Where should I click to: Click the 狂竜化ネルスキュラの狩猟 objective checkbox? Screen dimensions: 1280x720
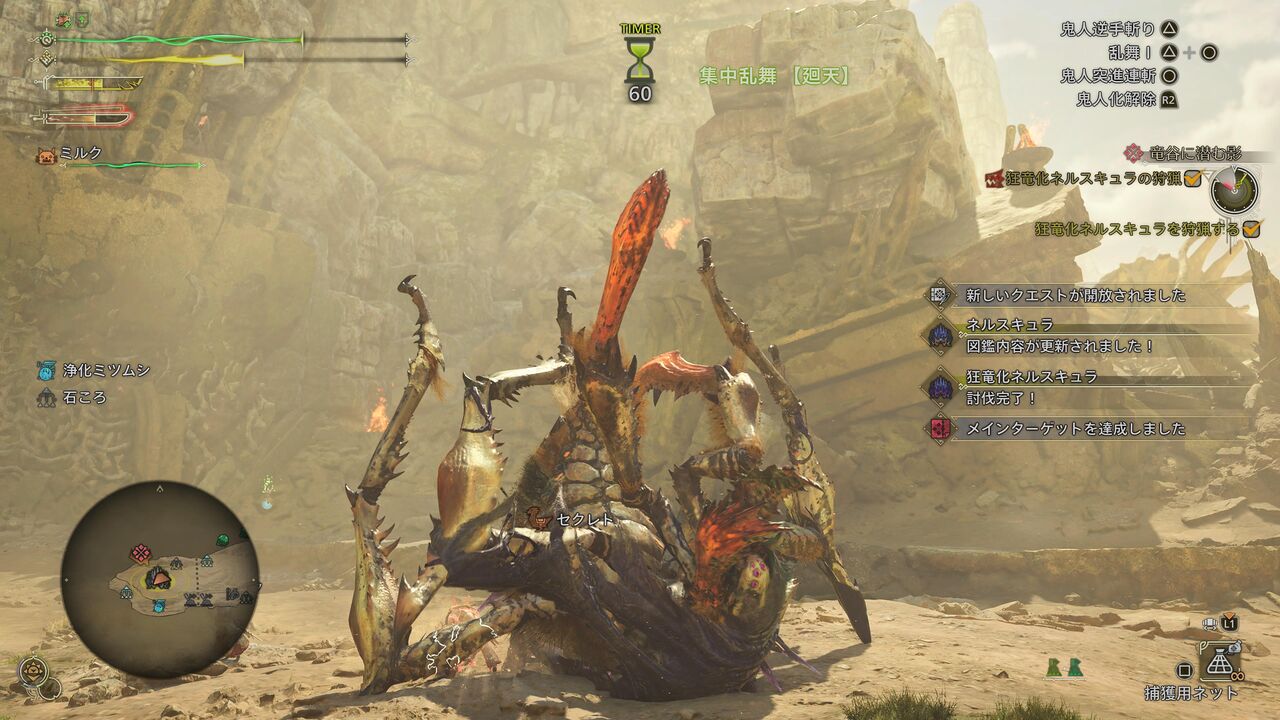[x=1192, y=178]
